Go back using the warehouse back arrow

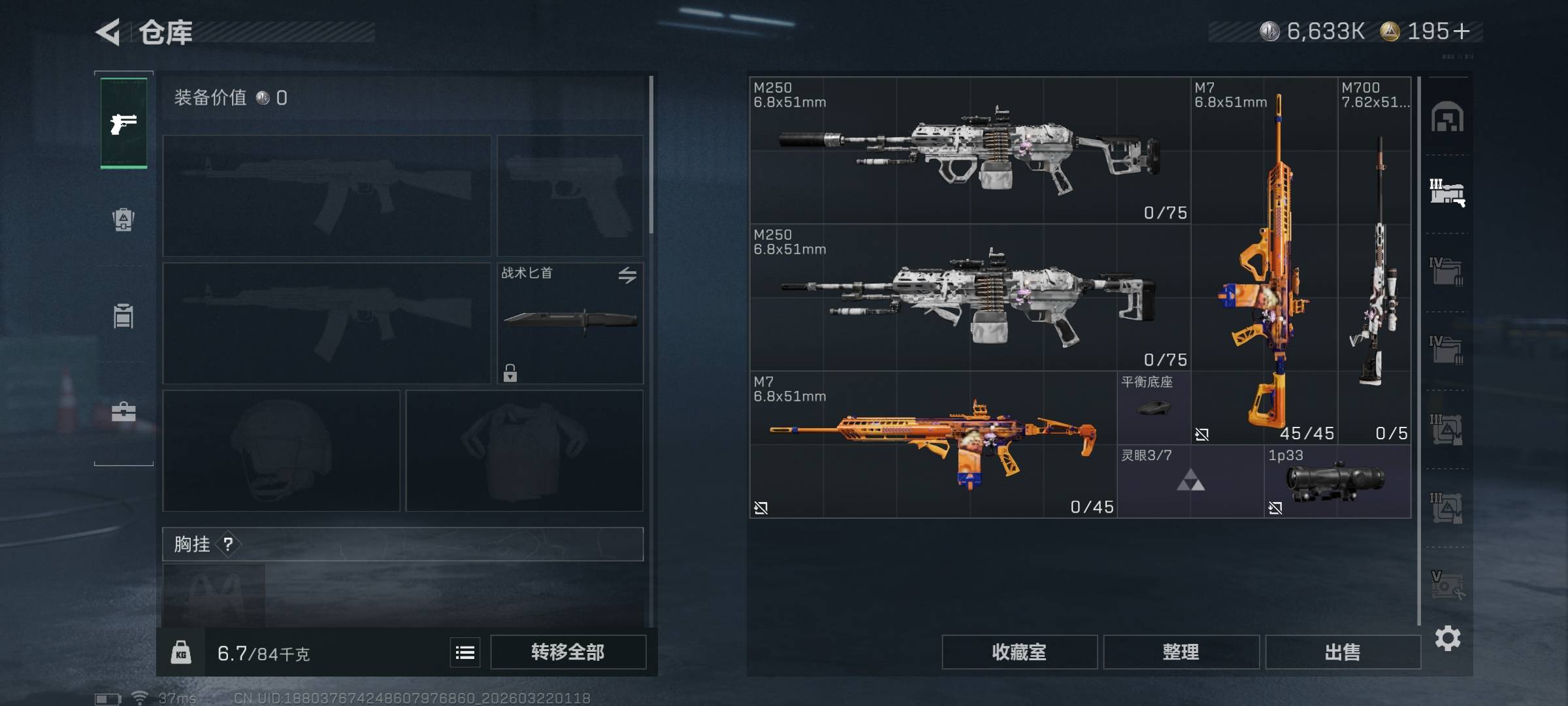point(108,31)
